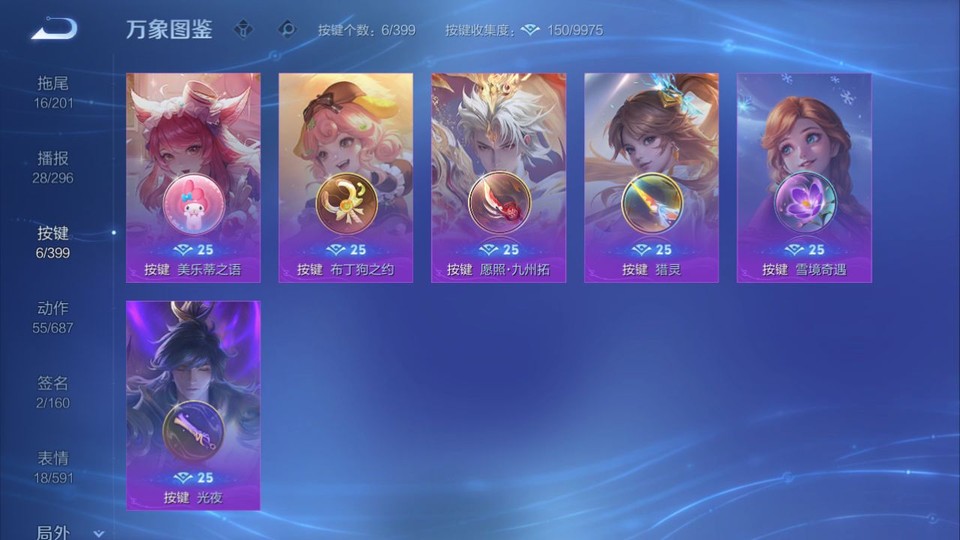The height and width of the screenshot is (540, 960).
Task: Pick the 猎灵 button skin card
Action: click(x=651, y=177)
